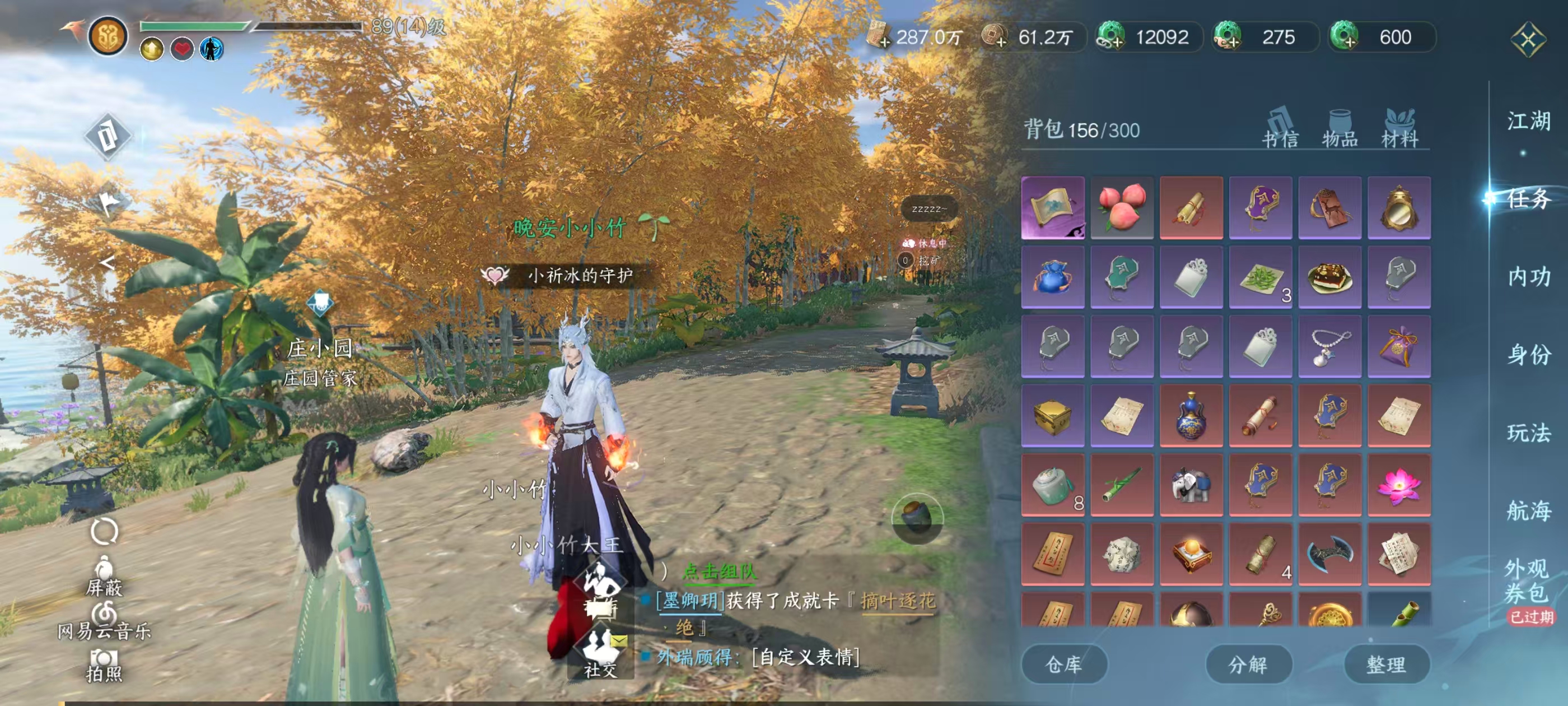
Task: Open the 航海 sailing menu
Action: click(1528, 510)
